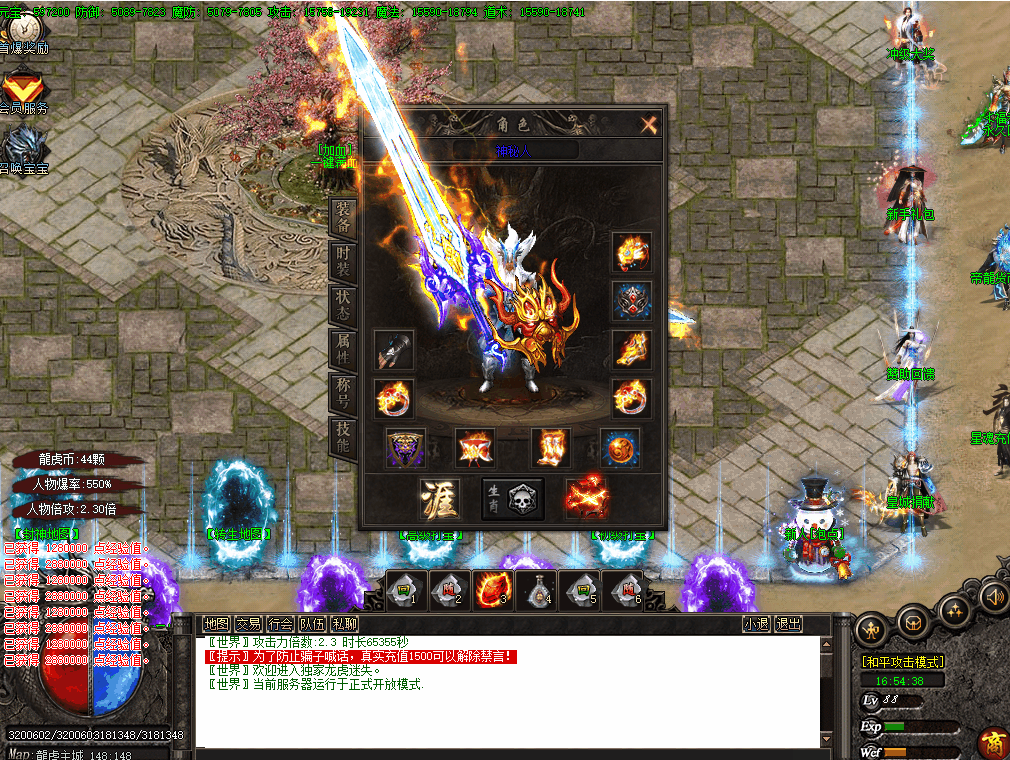This screenshot has width=1010, height=760.
Task: Select the 称号 title tab
Action: pyautogui.click(x=342, y=393)
